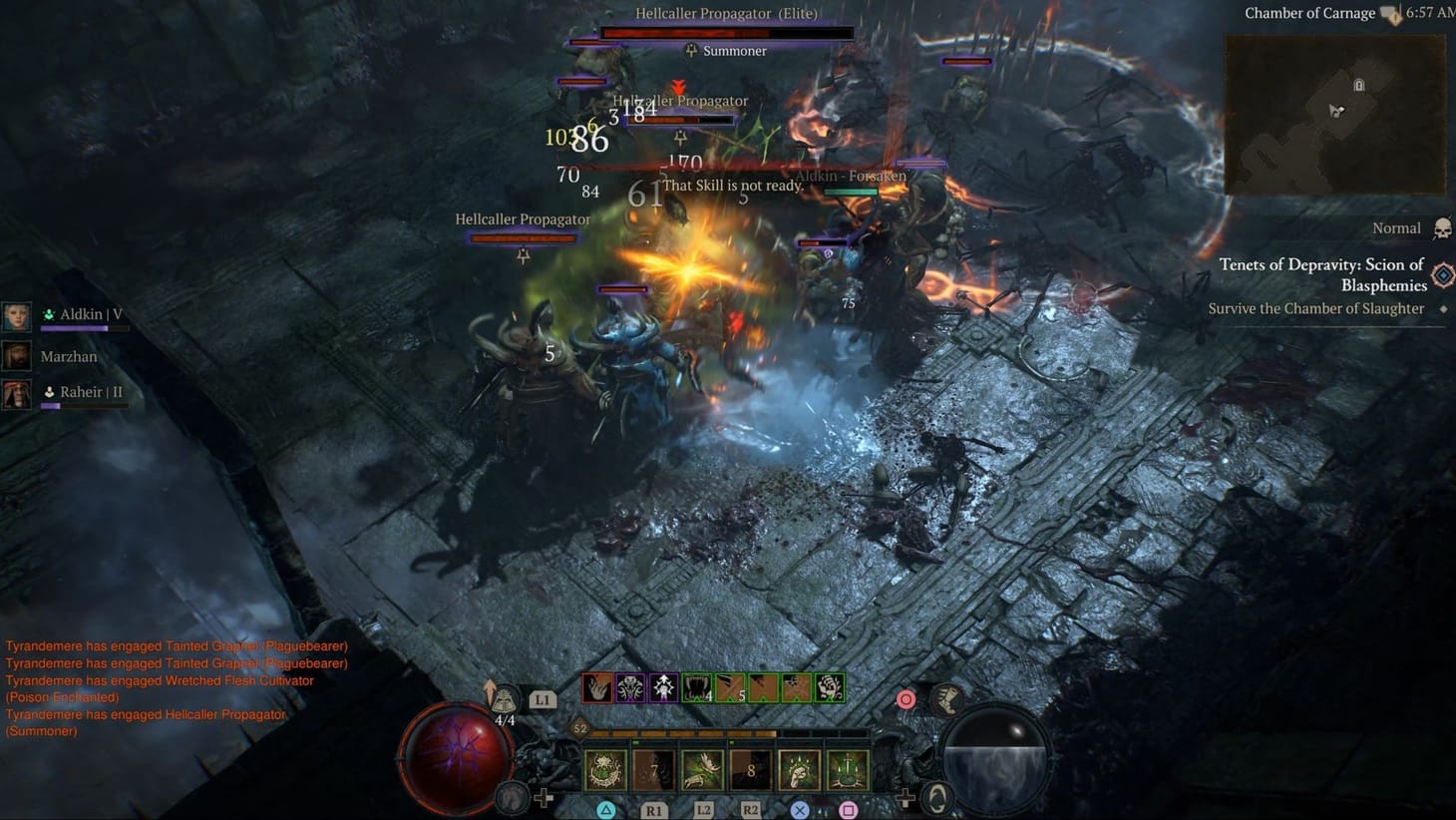The width and height of the screenshot is (1456, 820).
Task: Click the white upward spike buff icon
Action: click(662, 688)
